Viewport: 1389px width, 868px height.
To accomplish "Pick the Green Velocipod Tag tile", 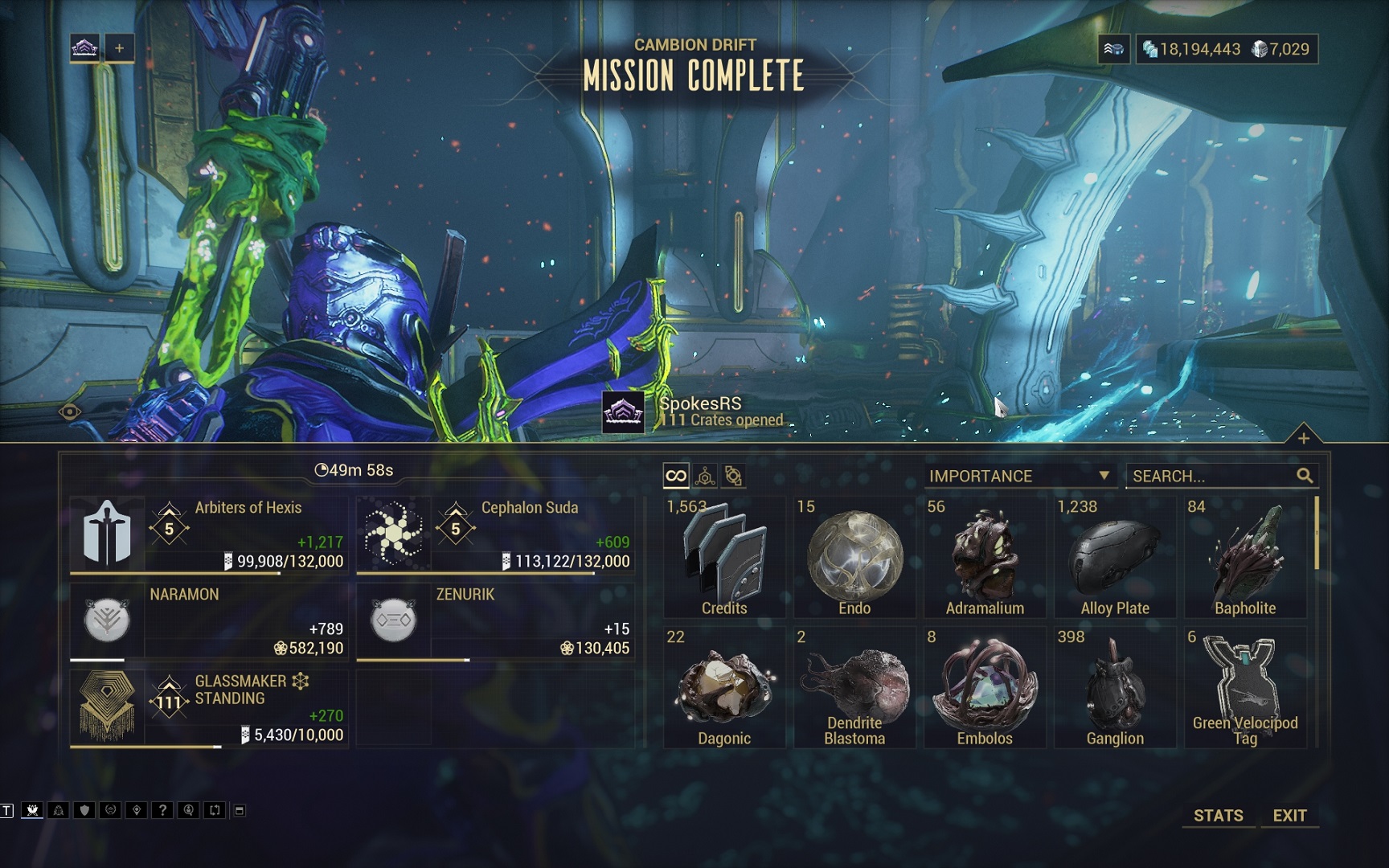I will 1245,687.
